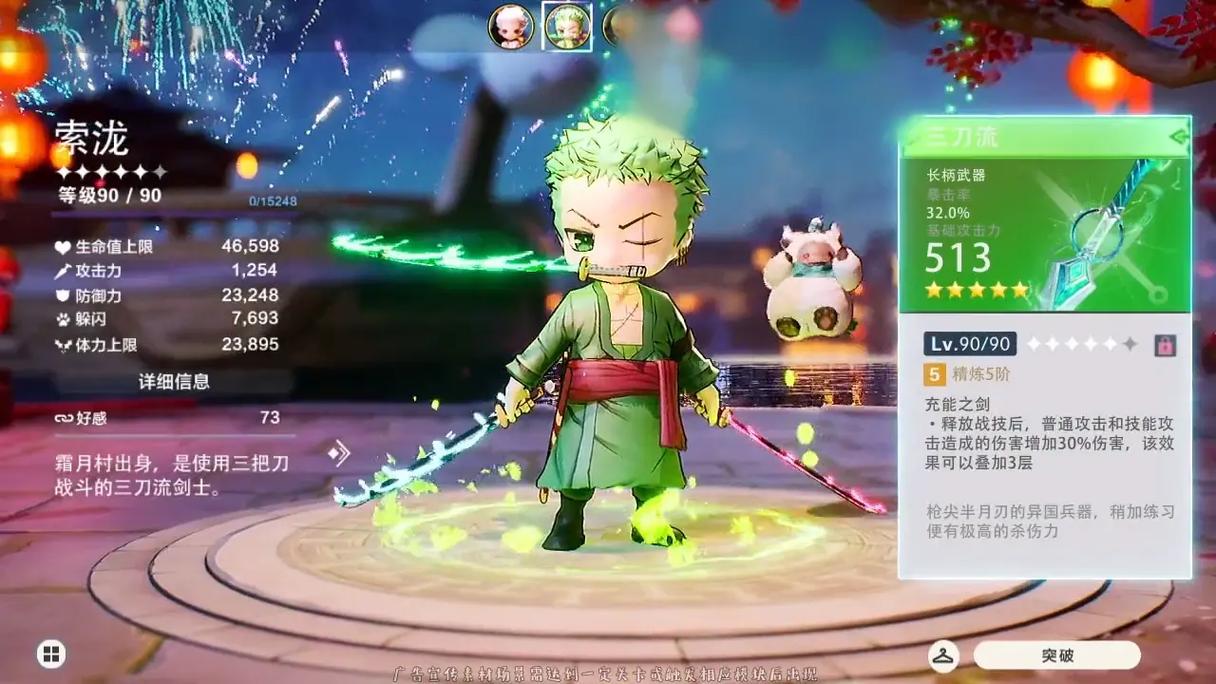The image size is (1216, 684).
Task: Open the clothes hanger outfit icon
Action: 943,656
